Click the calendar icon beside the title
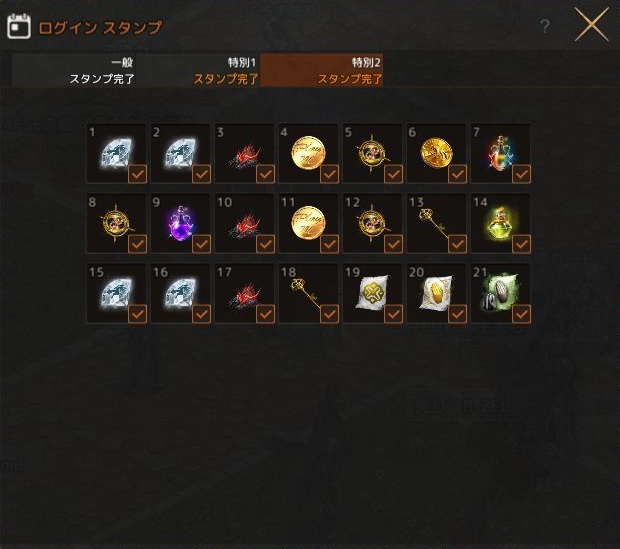620x549 pixels. (19, 27)
